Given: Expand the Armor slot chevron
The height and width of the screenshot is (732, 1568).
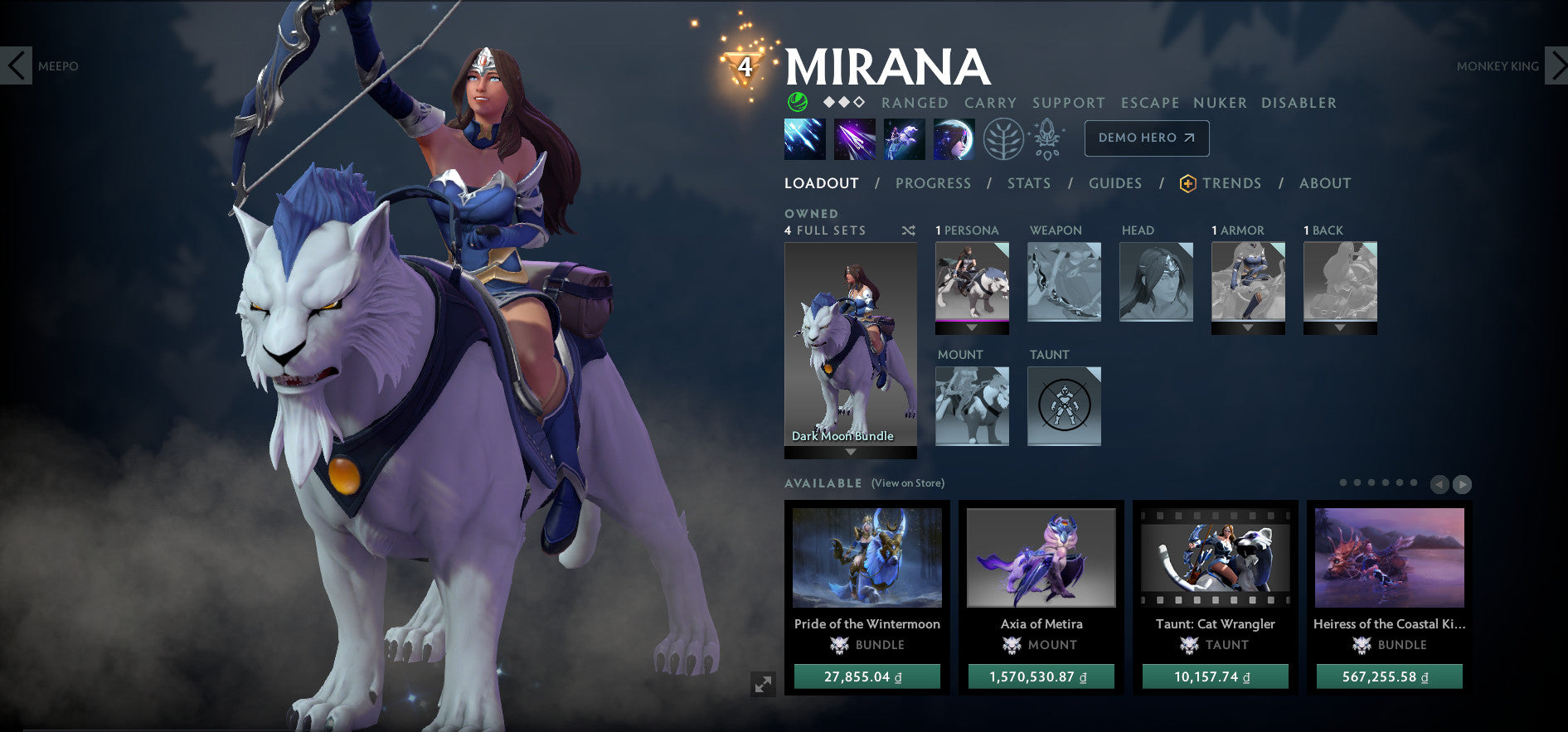Looking at the screenshot, I should 1248,327.
